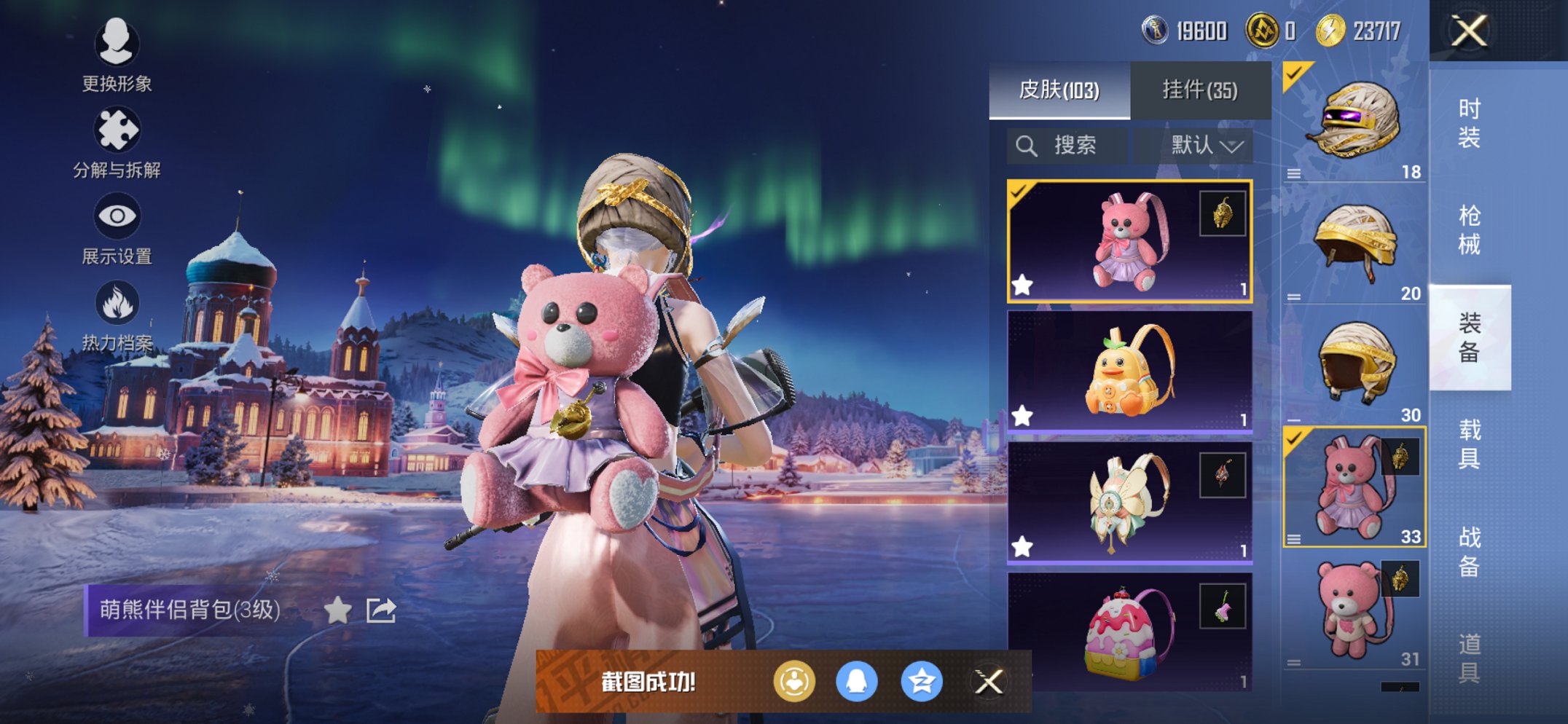
Task: Switch to the 挂件(35) pendants tab
Action: [1199, 90]
